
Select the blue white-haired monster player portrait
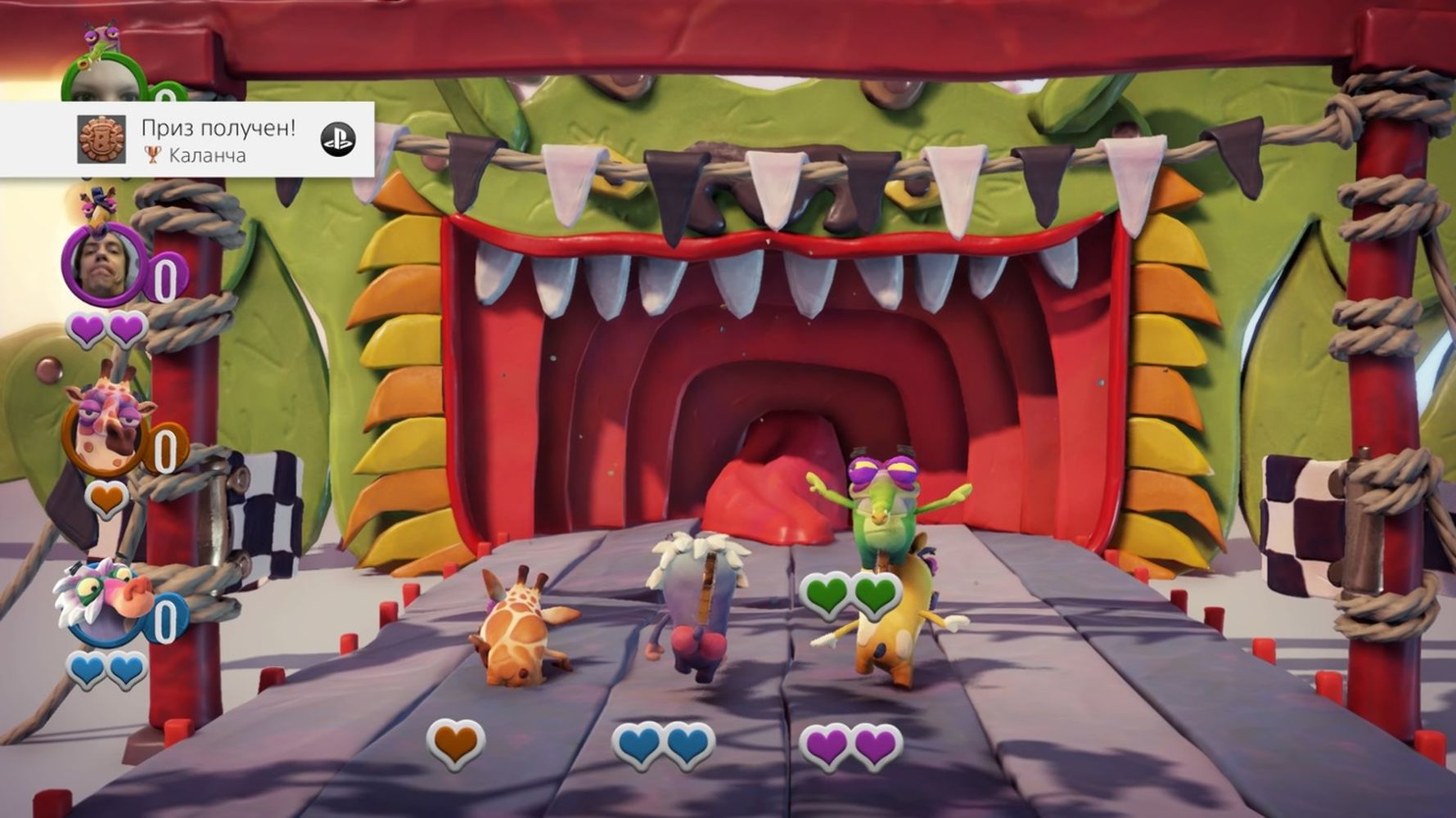coord(101,603)
